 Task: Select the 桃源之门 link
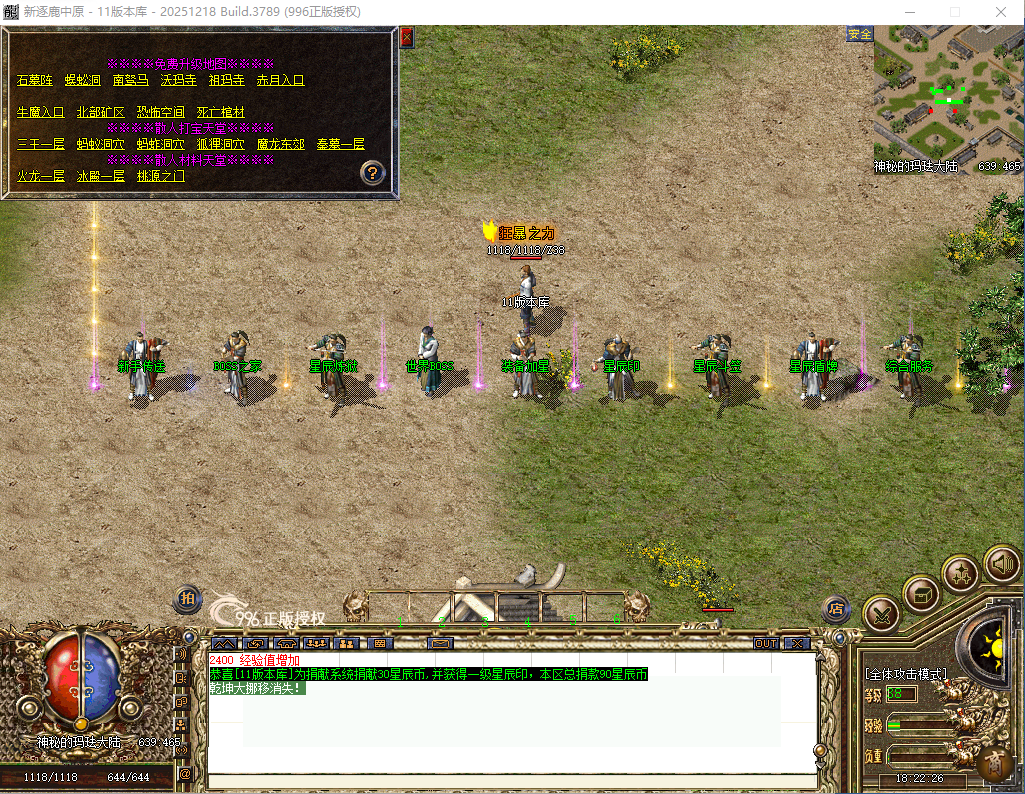[x=160, y=175]
